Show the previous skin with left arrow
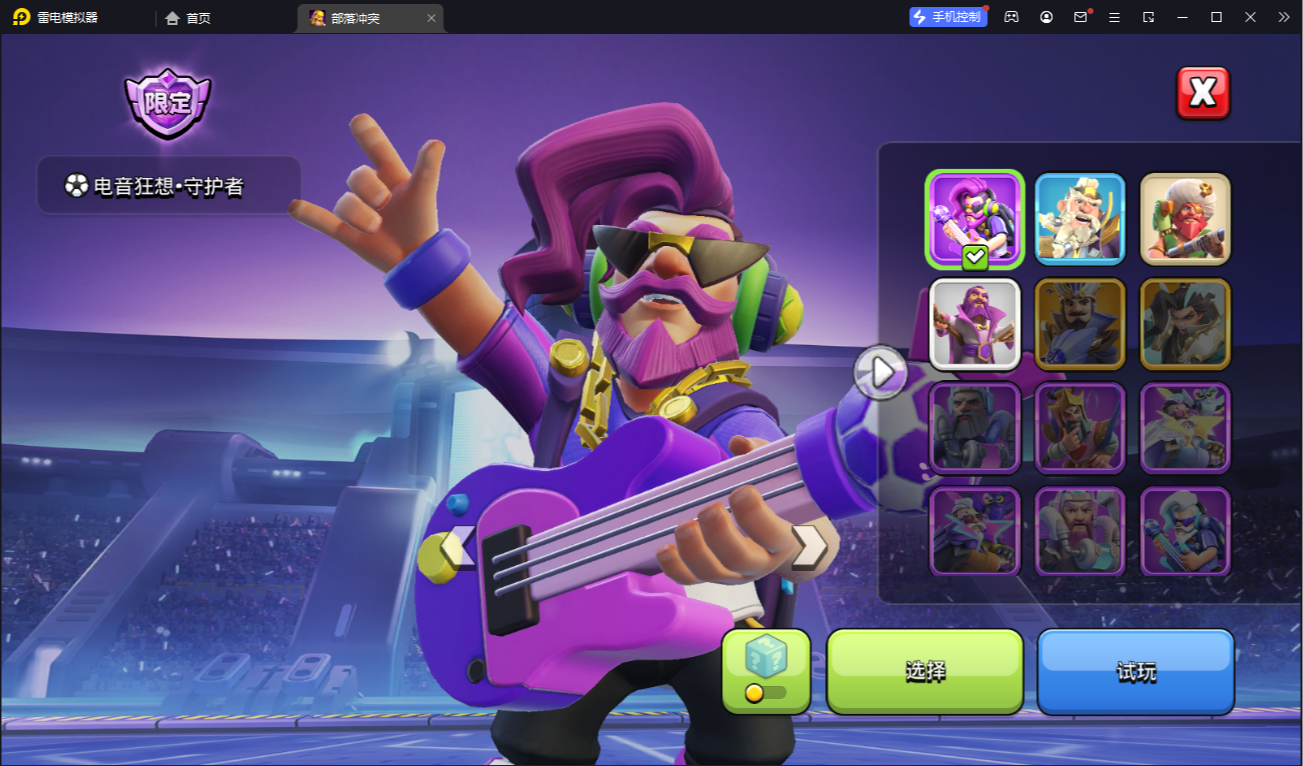1303x766 pixels. coord(458,547)
